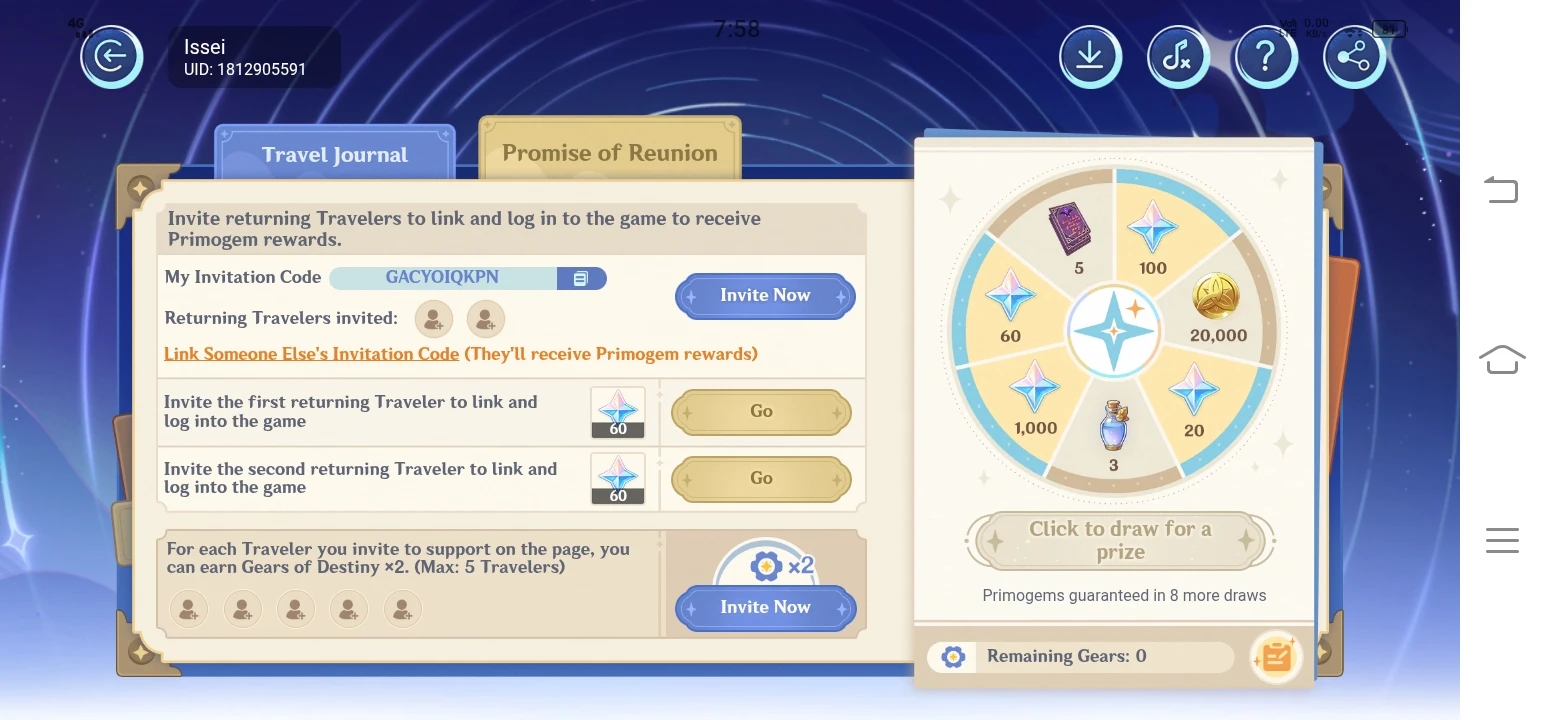The image size is (1544, 720).
Task: Open the download/screenshot icon in top bar
Action: pos(1090,57)
